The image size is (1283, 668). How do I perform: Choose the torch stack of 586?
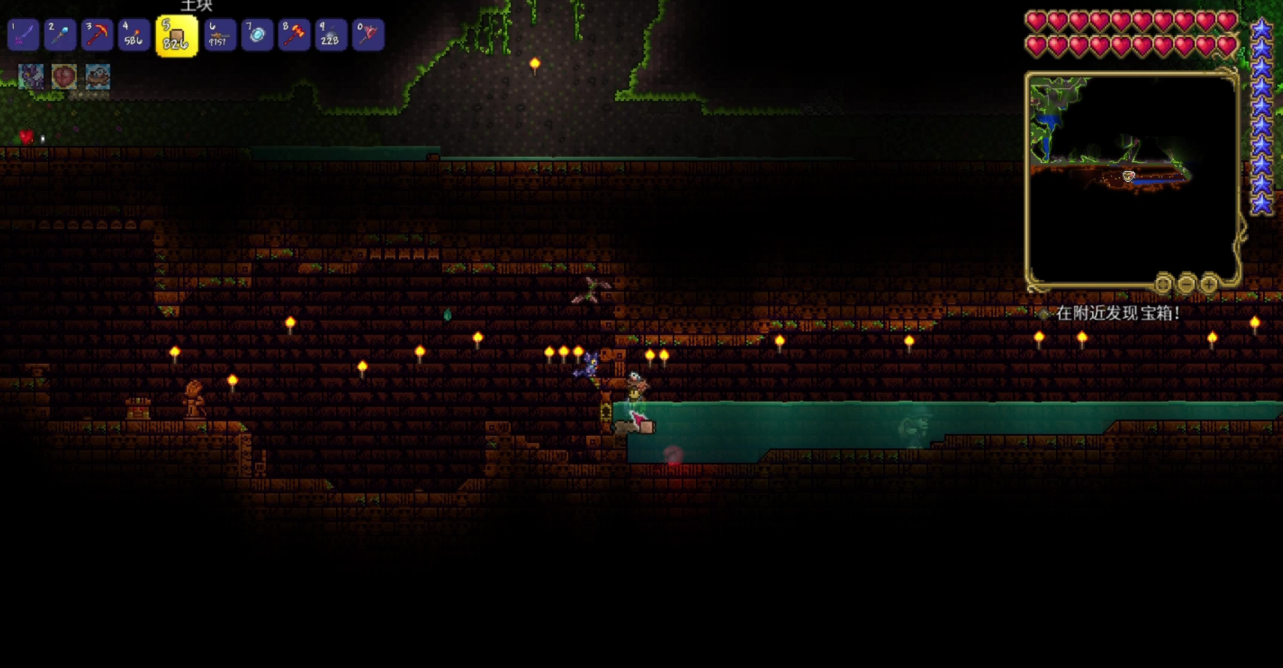click(x=134, y=35)
